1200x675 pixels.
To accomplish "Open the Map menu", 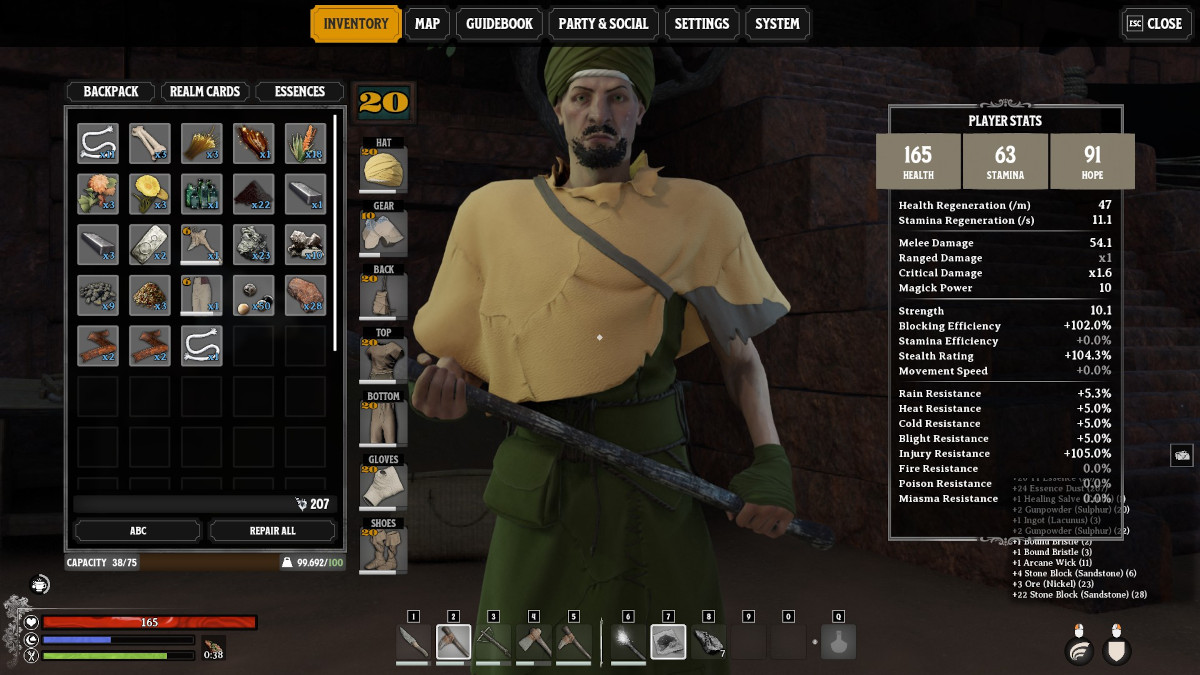I will click(x=427, y=24).
